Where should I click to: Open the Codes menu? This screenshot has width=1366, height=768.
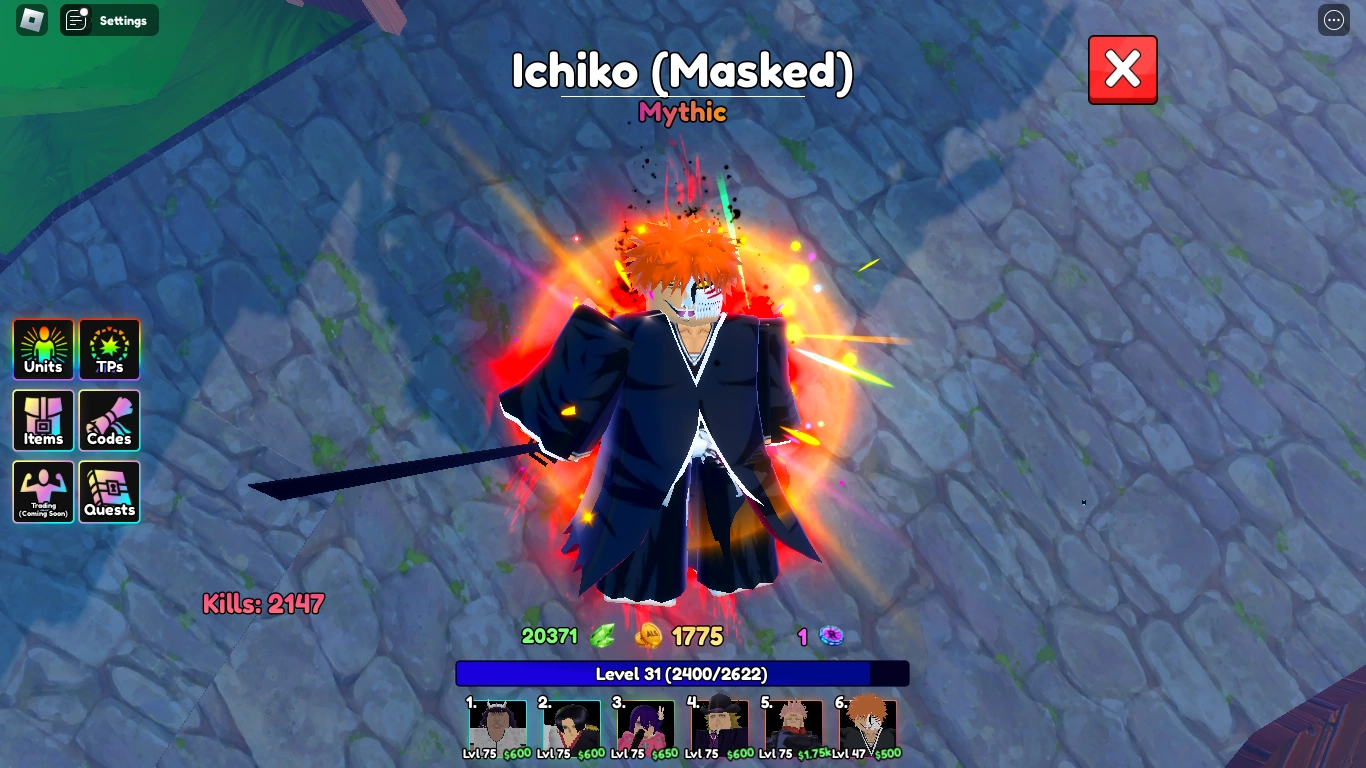pos(109,420)
